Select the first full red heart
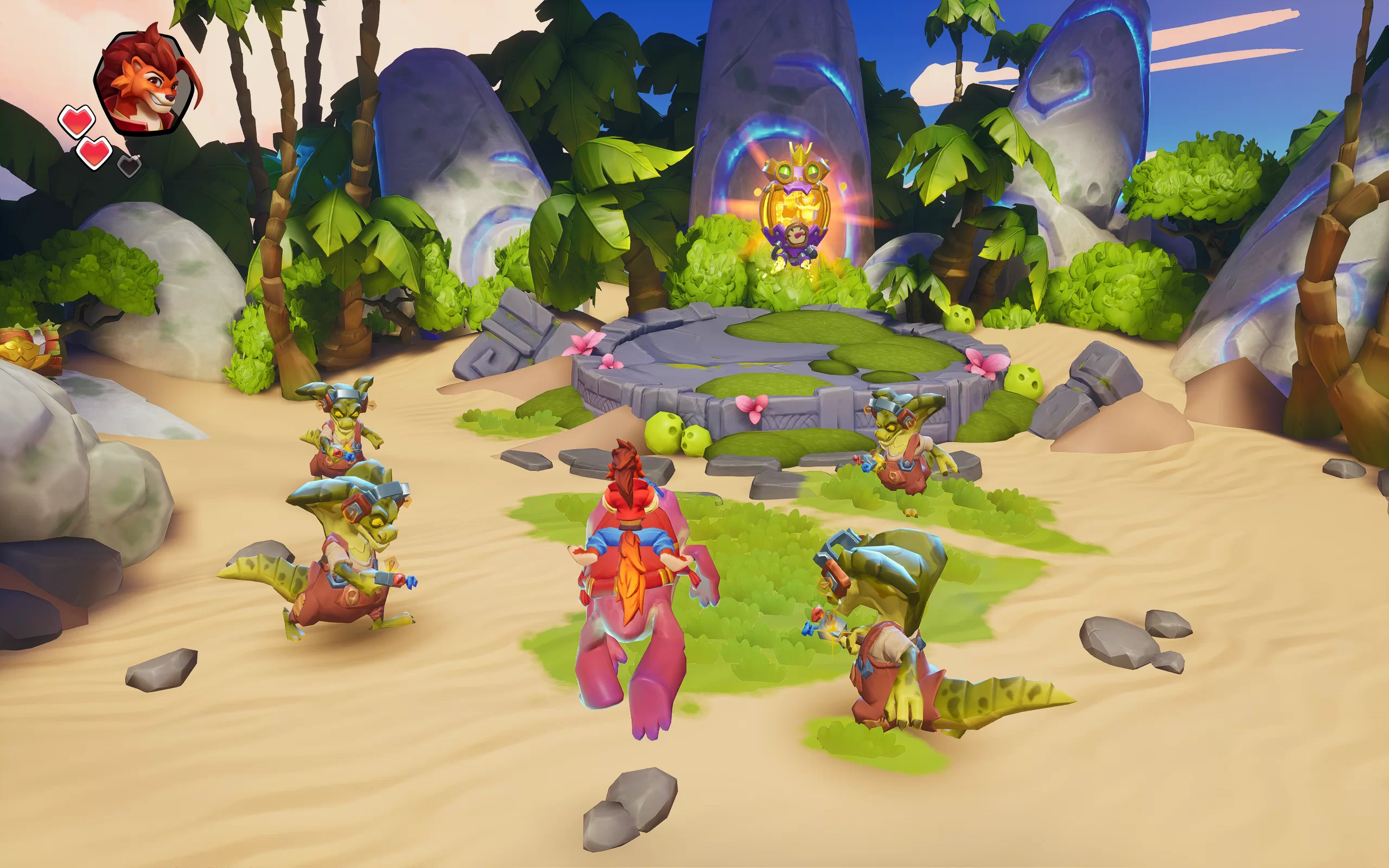This screenshot has width=1389, height=868. [77, 121]
